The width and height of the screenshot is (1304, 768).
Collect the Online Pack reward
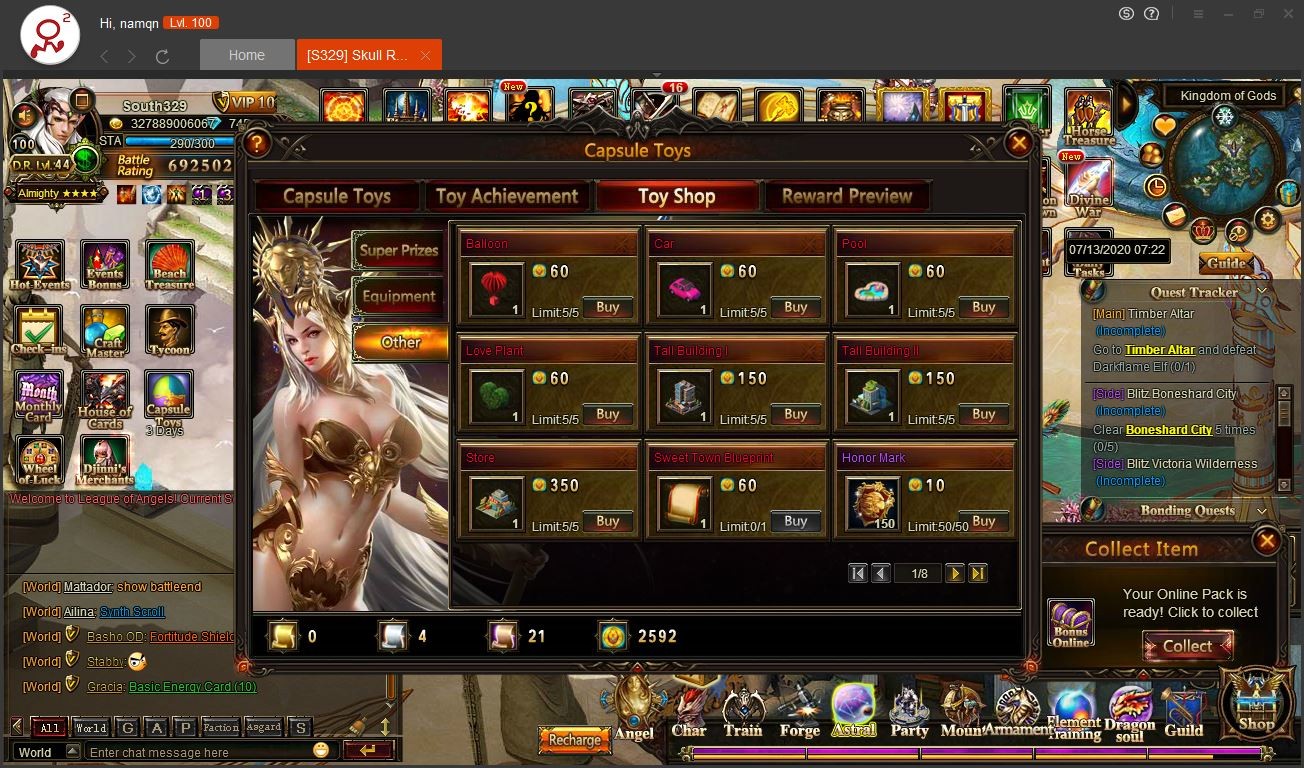(1187, 646)
